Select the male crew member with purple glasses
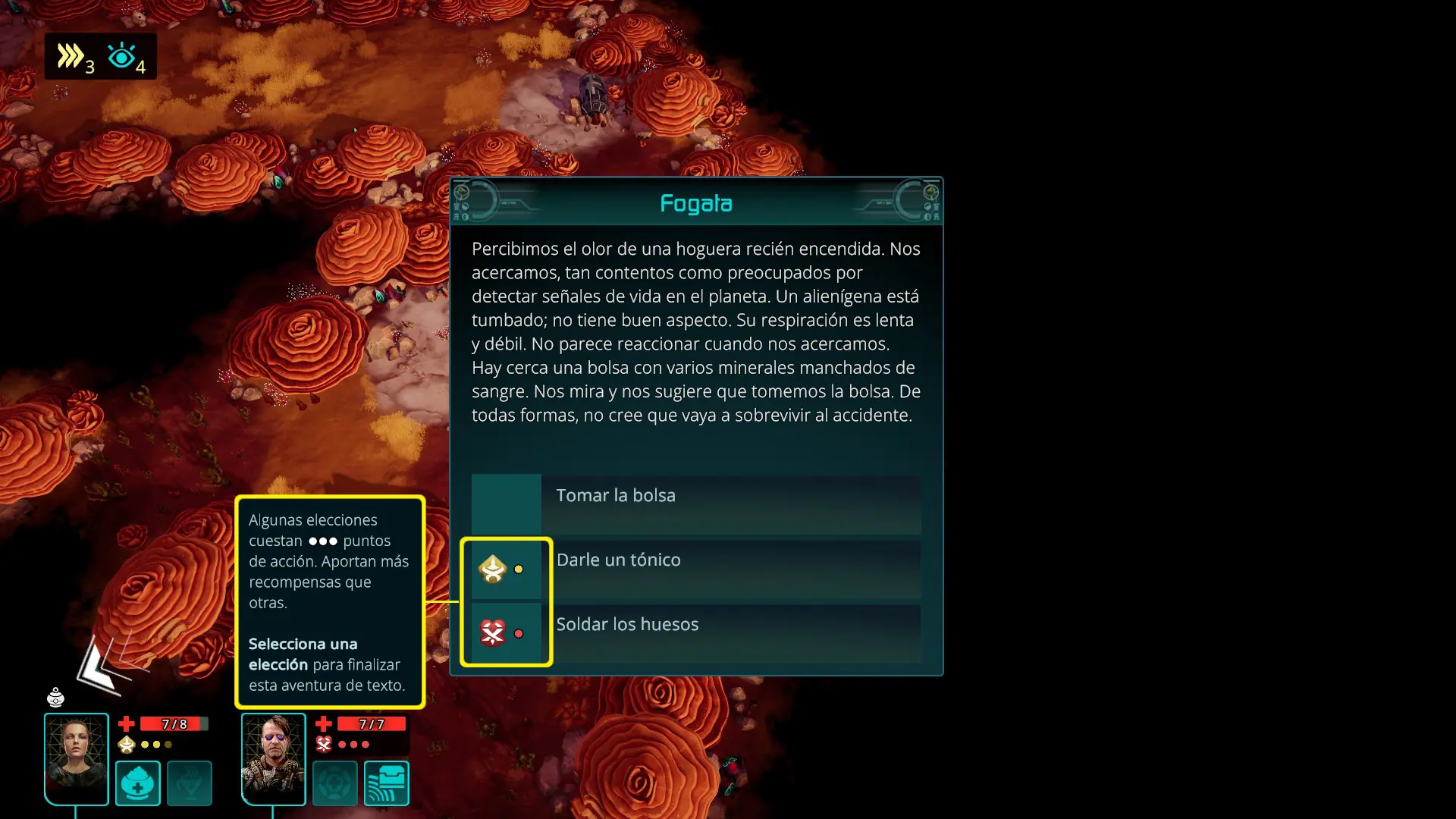The height and width of the screenshot is (819, 1456). pos(273,758)
